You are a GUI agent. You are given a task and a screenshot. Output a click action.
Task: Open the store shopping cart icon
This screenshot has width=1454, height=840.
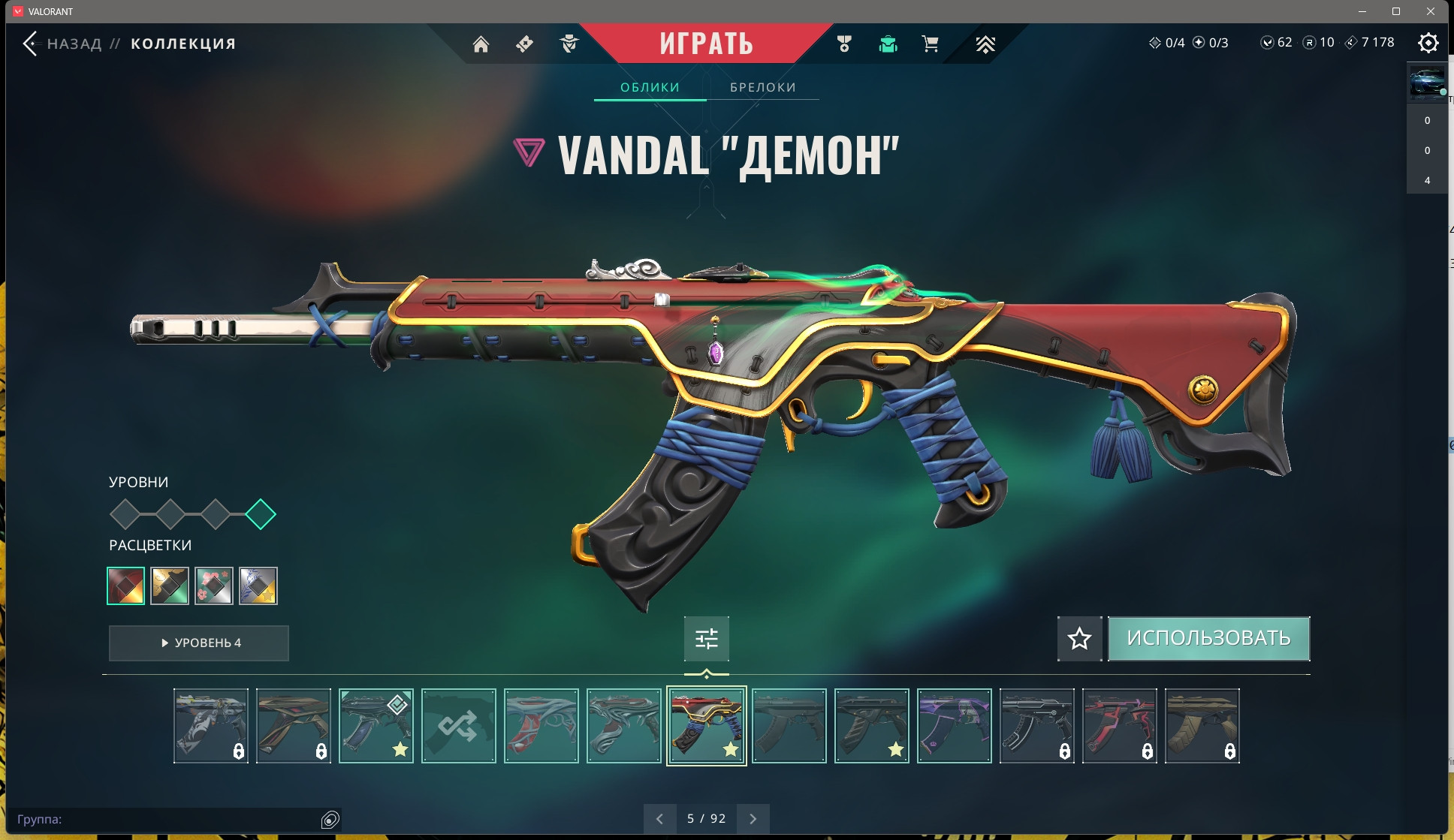(x=930, y=44)
